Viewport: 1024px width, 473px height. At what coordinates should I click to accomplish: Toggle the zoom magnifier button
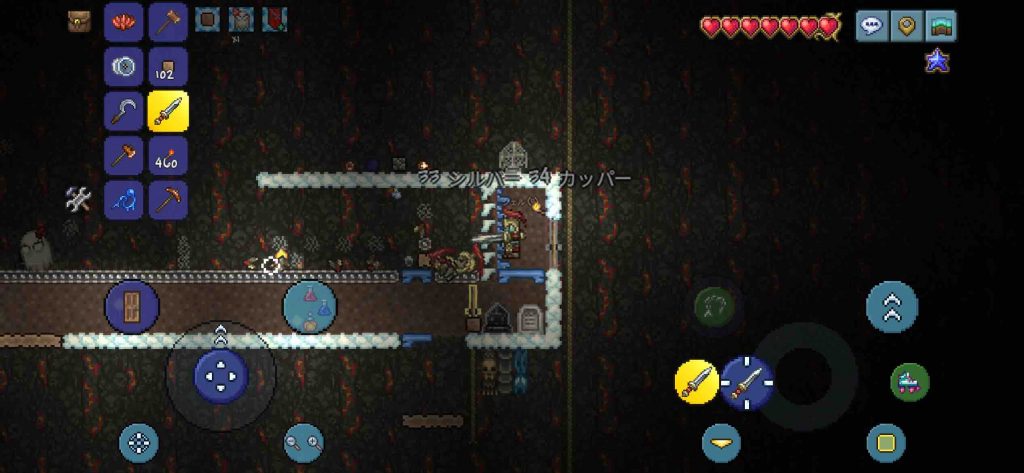[x=304, y=442]
